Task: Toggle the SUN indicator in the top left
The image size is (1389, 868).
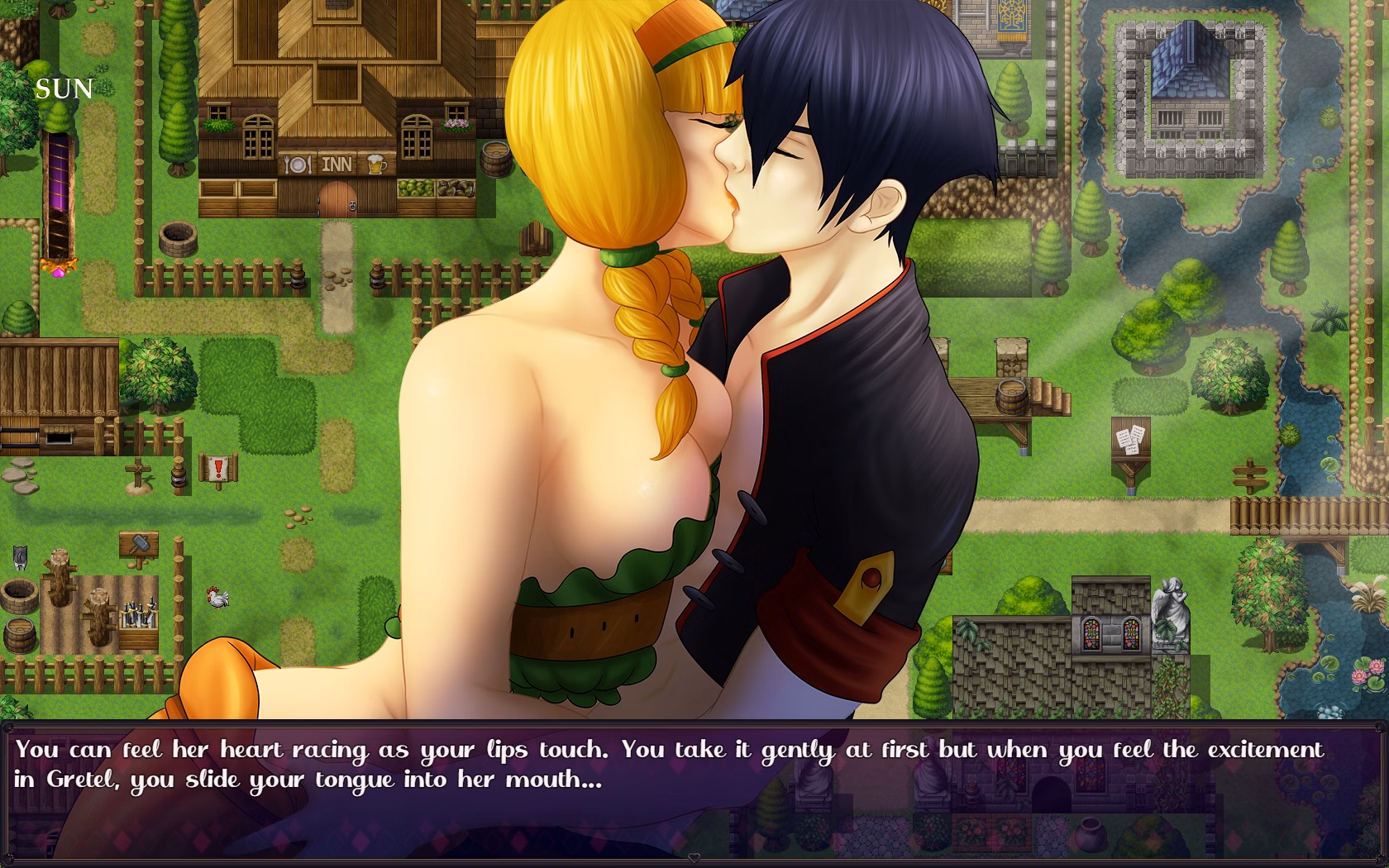Action: pos(64,88)
